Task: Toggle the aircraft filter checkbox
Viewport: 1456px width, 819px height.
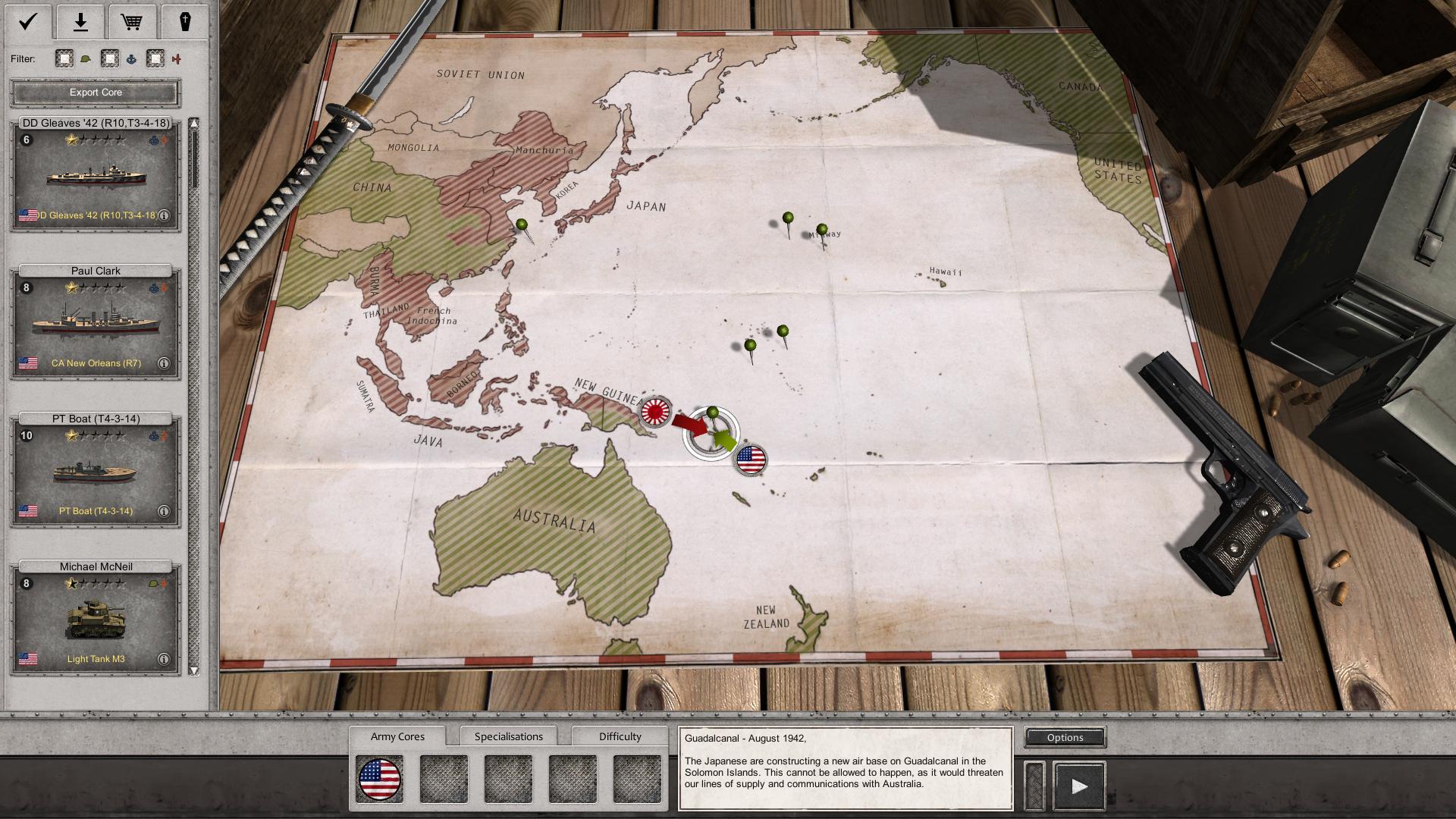Action: coord(155,58)
